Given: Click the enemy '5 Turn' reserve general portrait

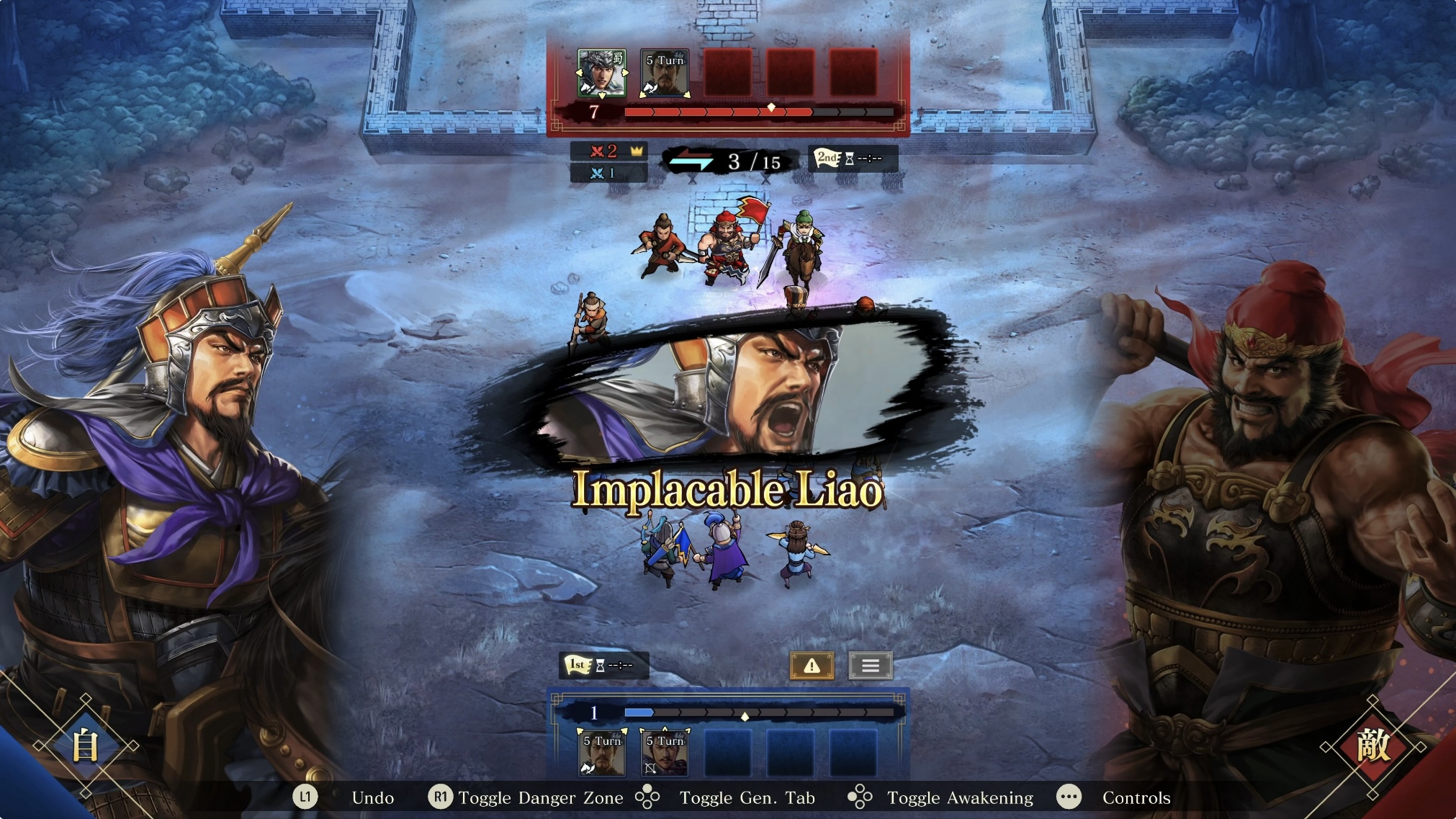Looking at the screenshot, I should 665,74.
